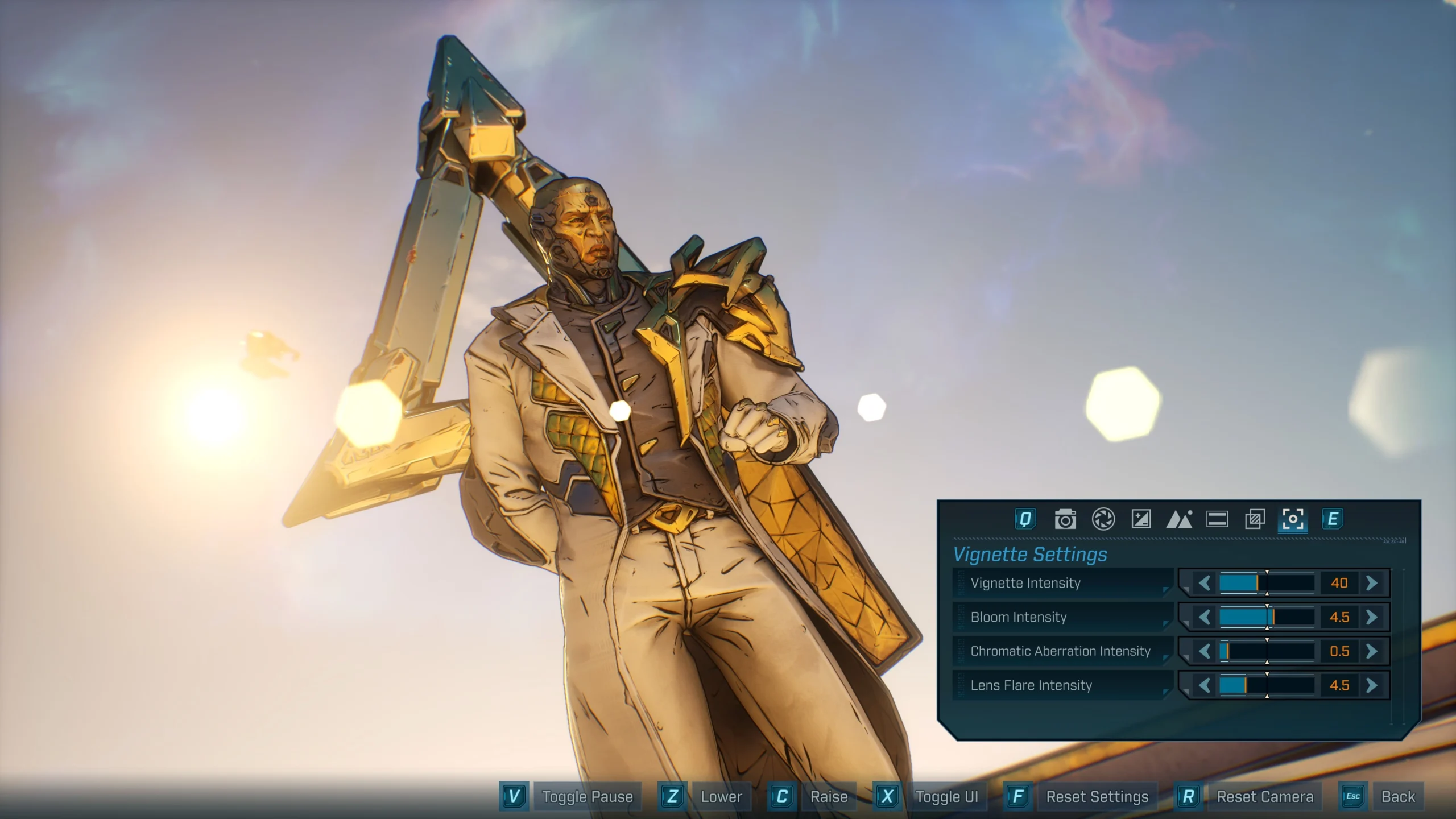Click Reset Settings at the bottom
The height and width of the screenshot is (819, 1456).
(1098, 796)
